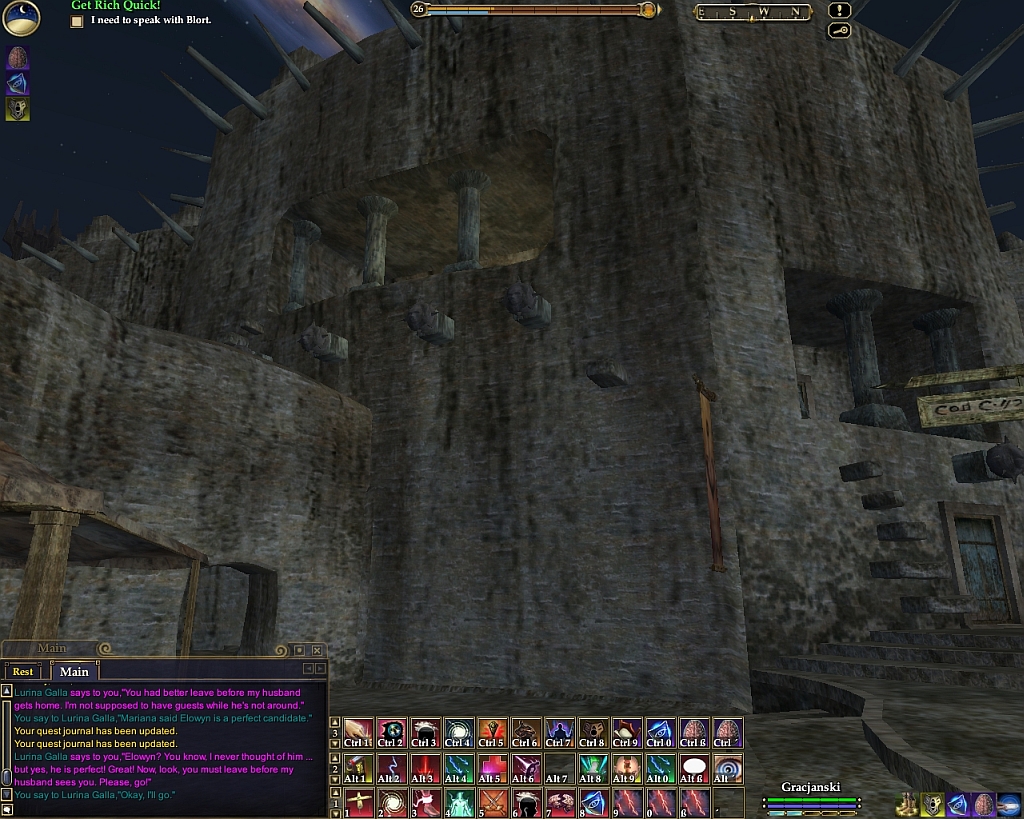Select the Main chat tab

pos(74,671)
